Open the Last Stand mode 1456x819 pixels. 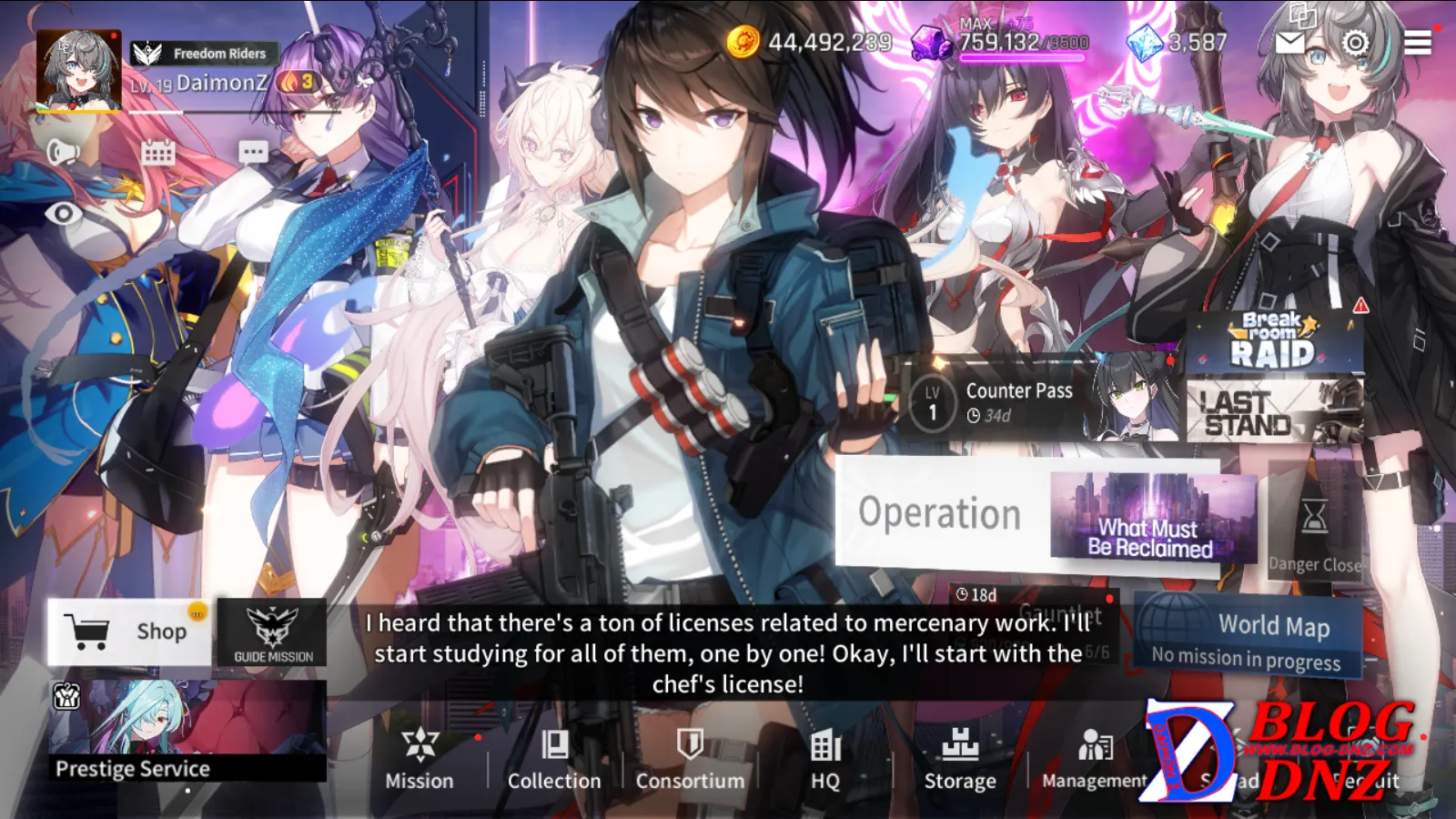coord(1273,411)
